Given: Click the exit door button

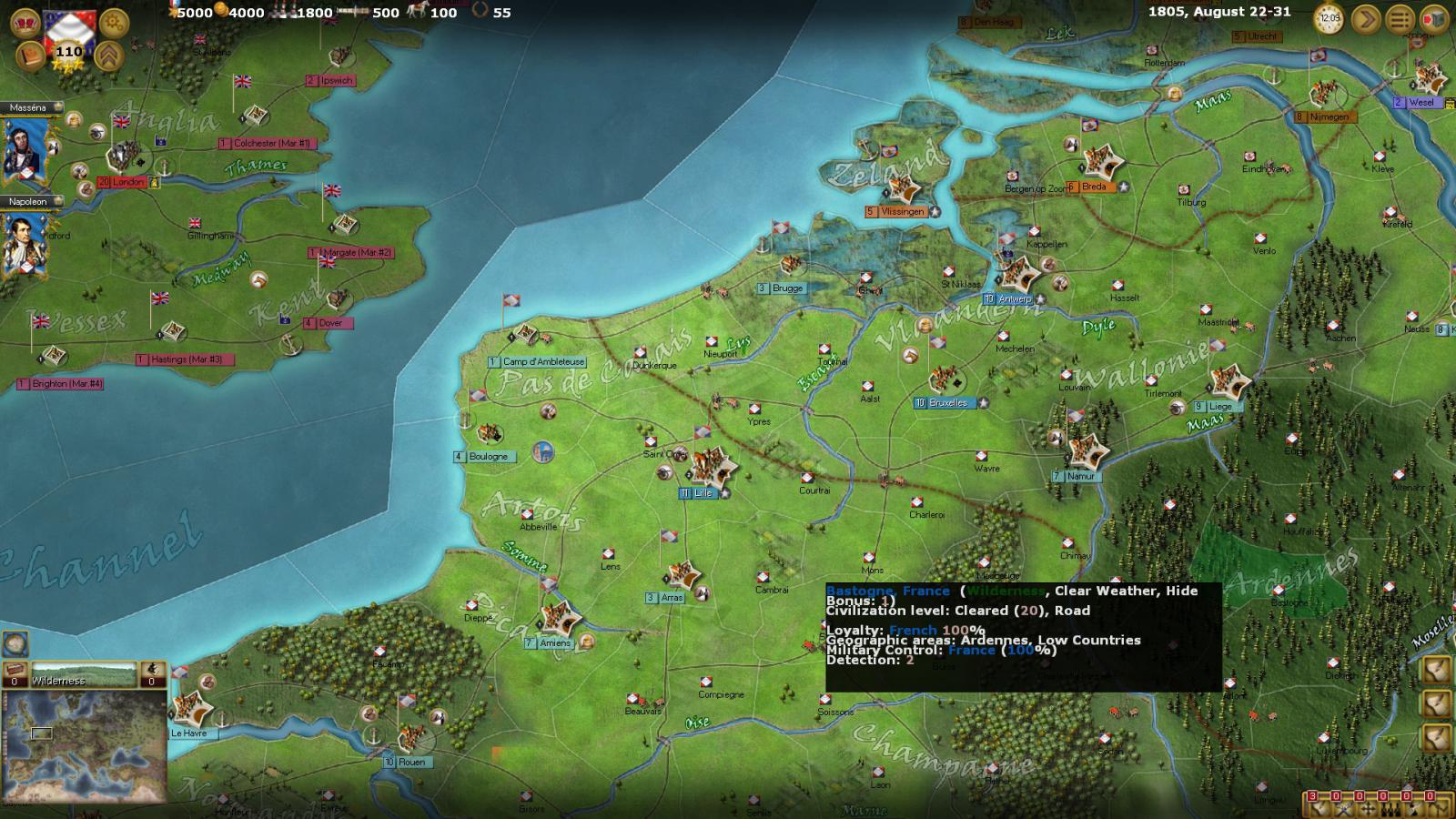Looking at the screenshot, I should 1433,19.
